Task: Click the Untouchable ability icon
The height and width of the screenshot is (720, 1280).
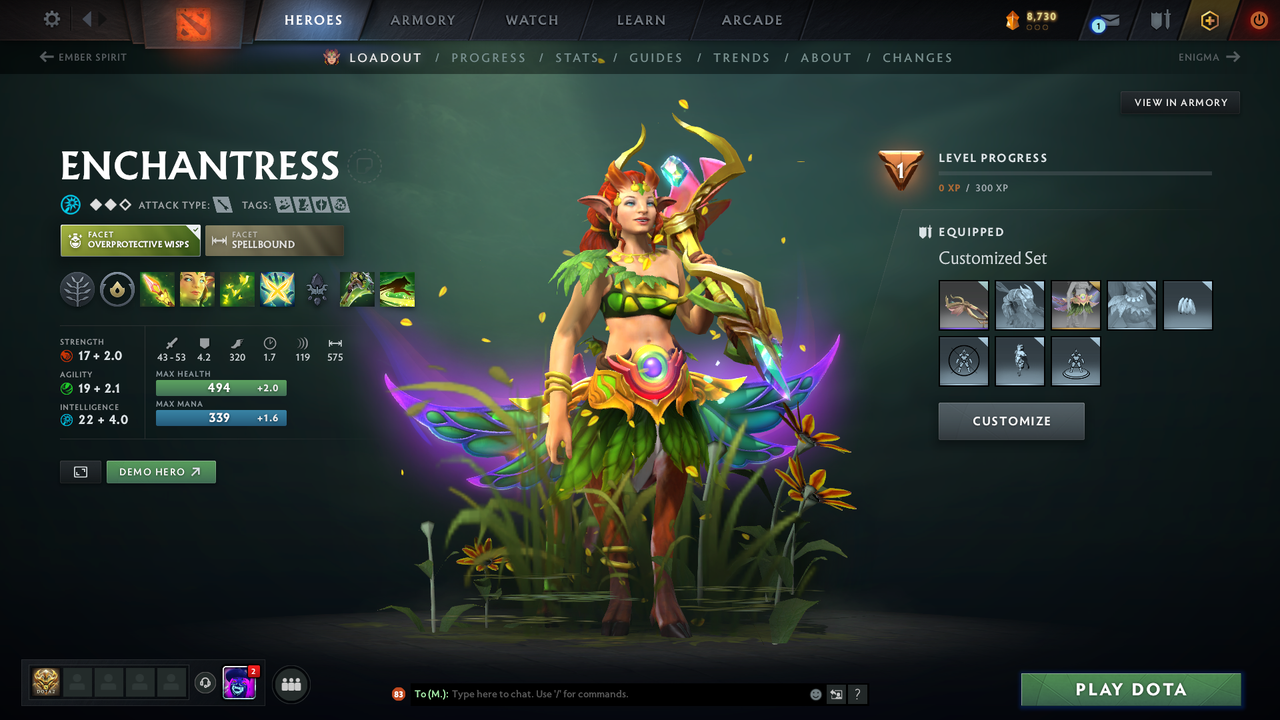Action: click(277, 289)
